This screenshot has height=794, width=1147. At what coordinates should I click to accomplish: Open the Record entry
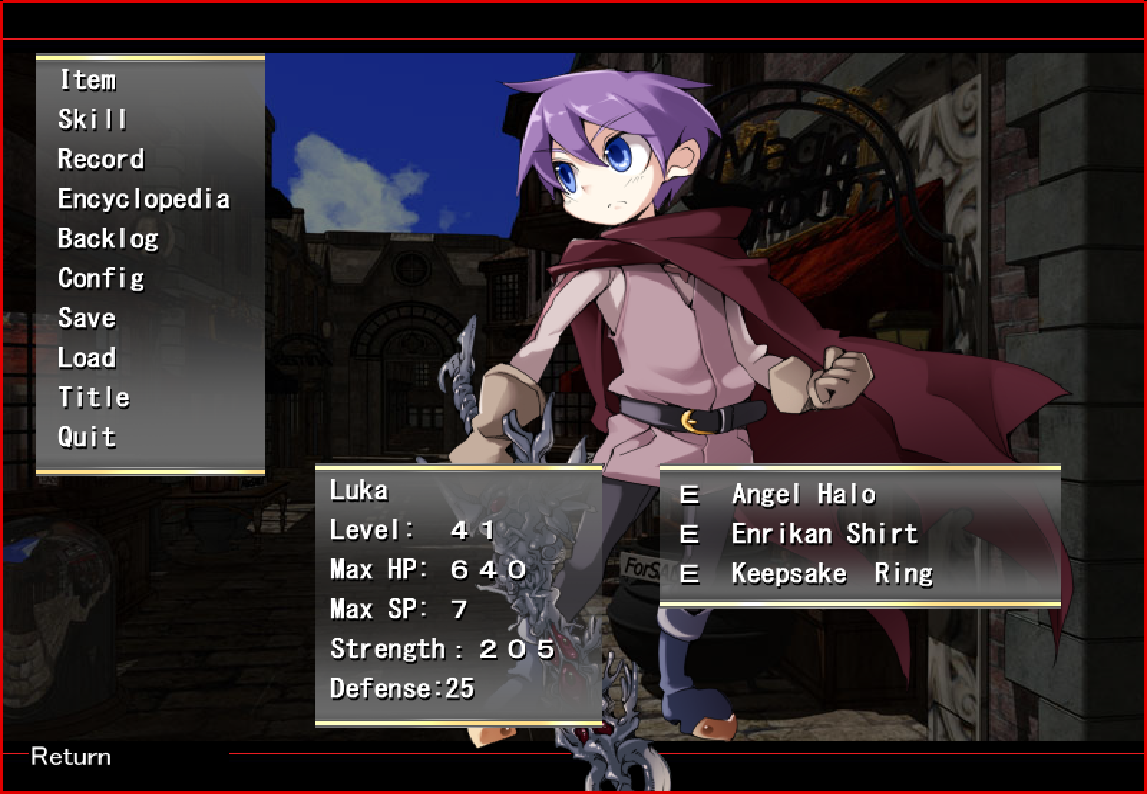[101, 159]
